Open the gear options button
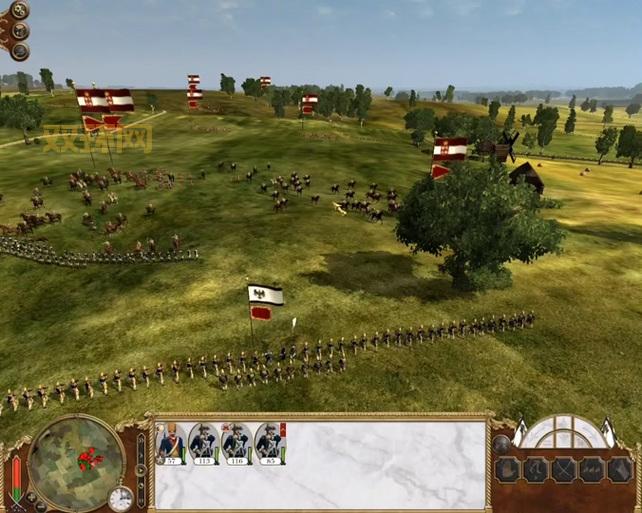This screenshot has height=513, width=642. pos(19,11)
